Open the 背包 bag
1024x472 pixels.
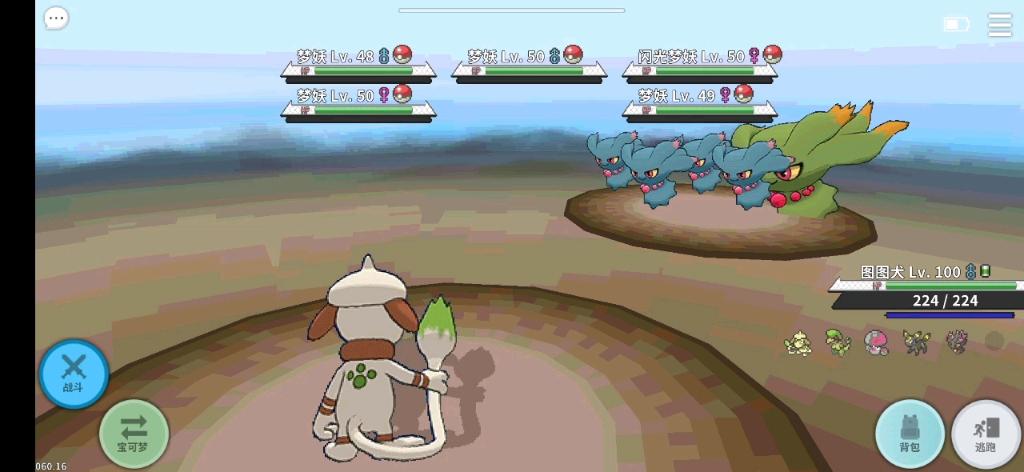pos(910,434)
